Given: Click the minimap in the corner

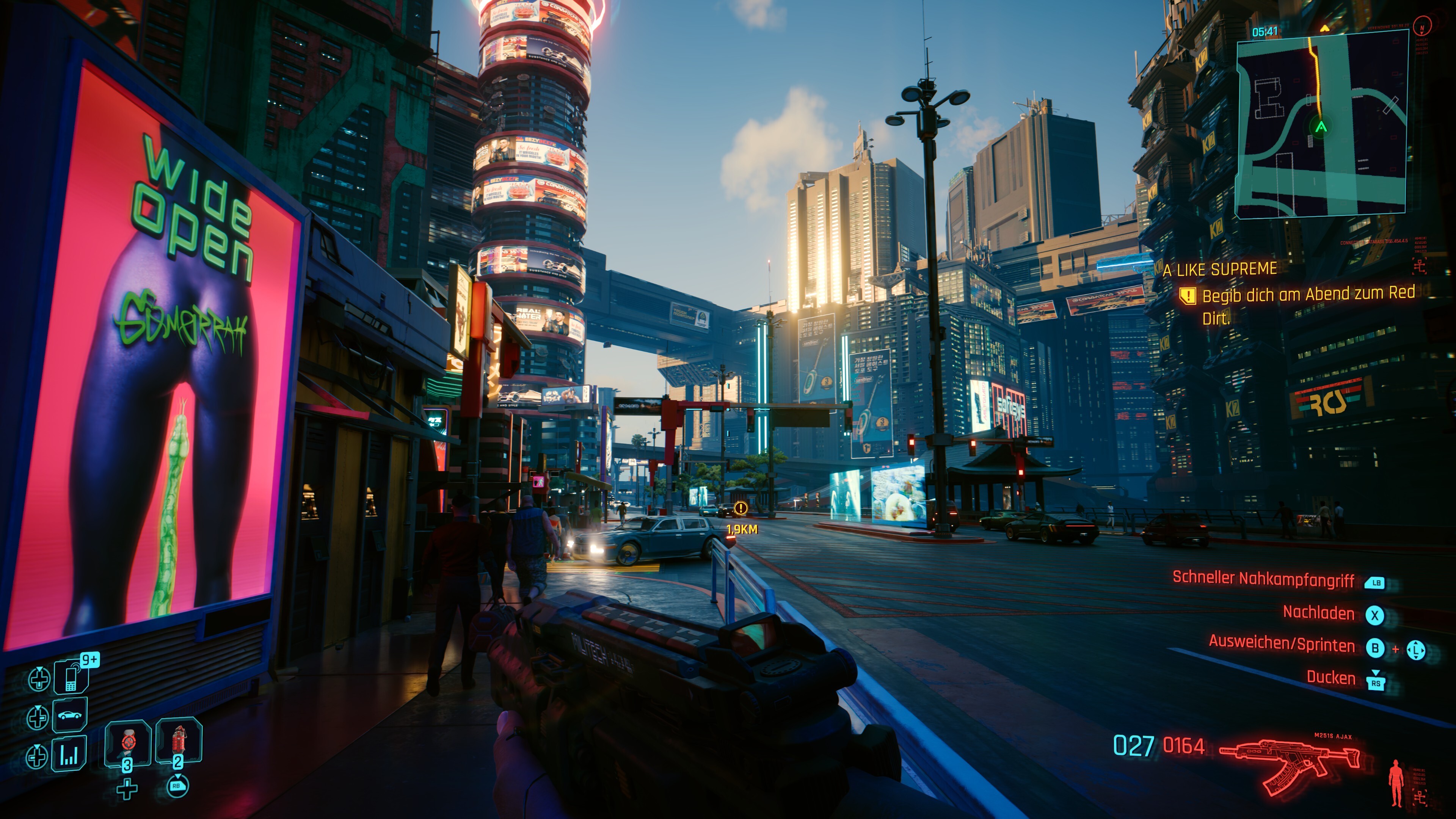Looking at the screenshot, I should tap(1321, 124).
